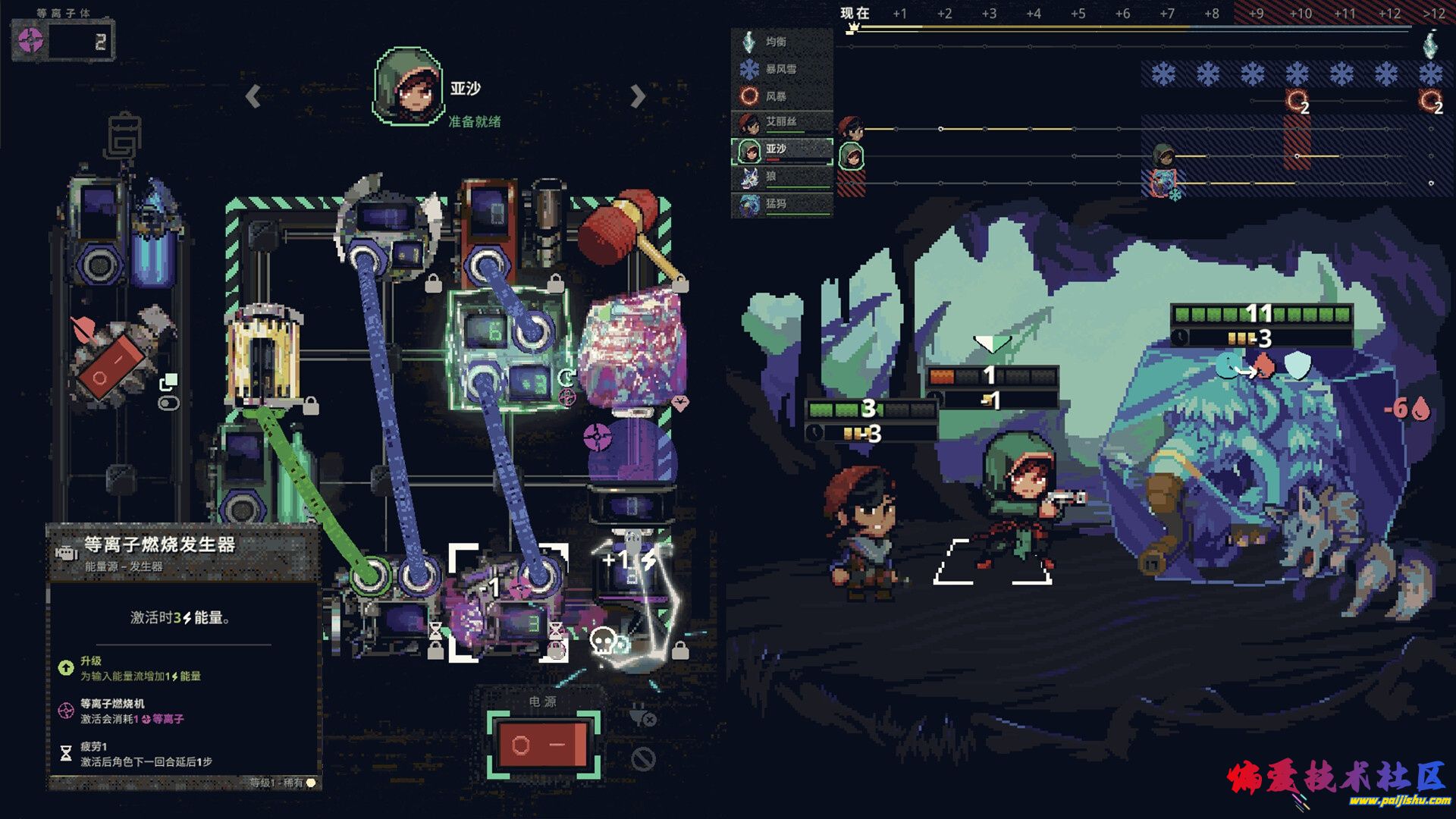1456x819 pixels.
Task: Click the plug disconnect icon beside power switch
Action: click(x=642, y=715)
